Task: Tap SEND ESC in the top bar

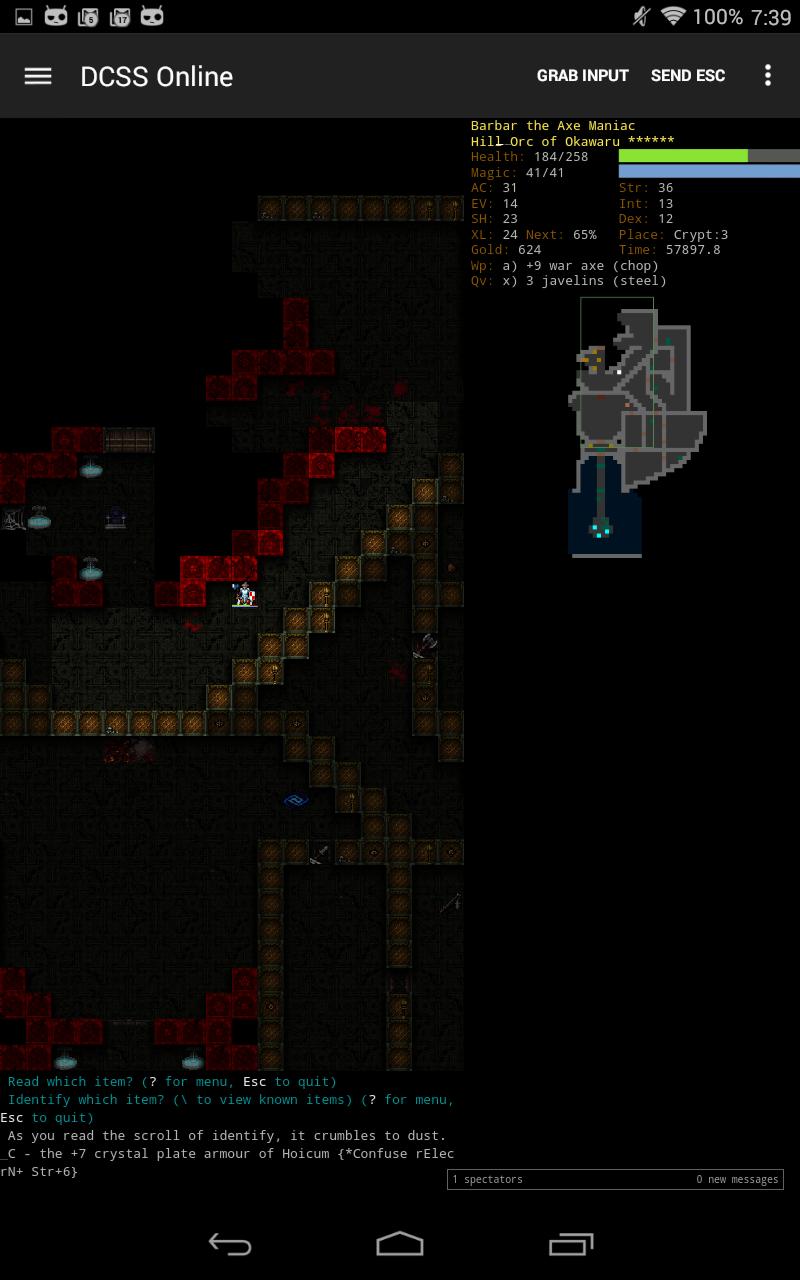Action: tap(688, 76)
